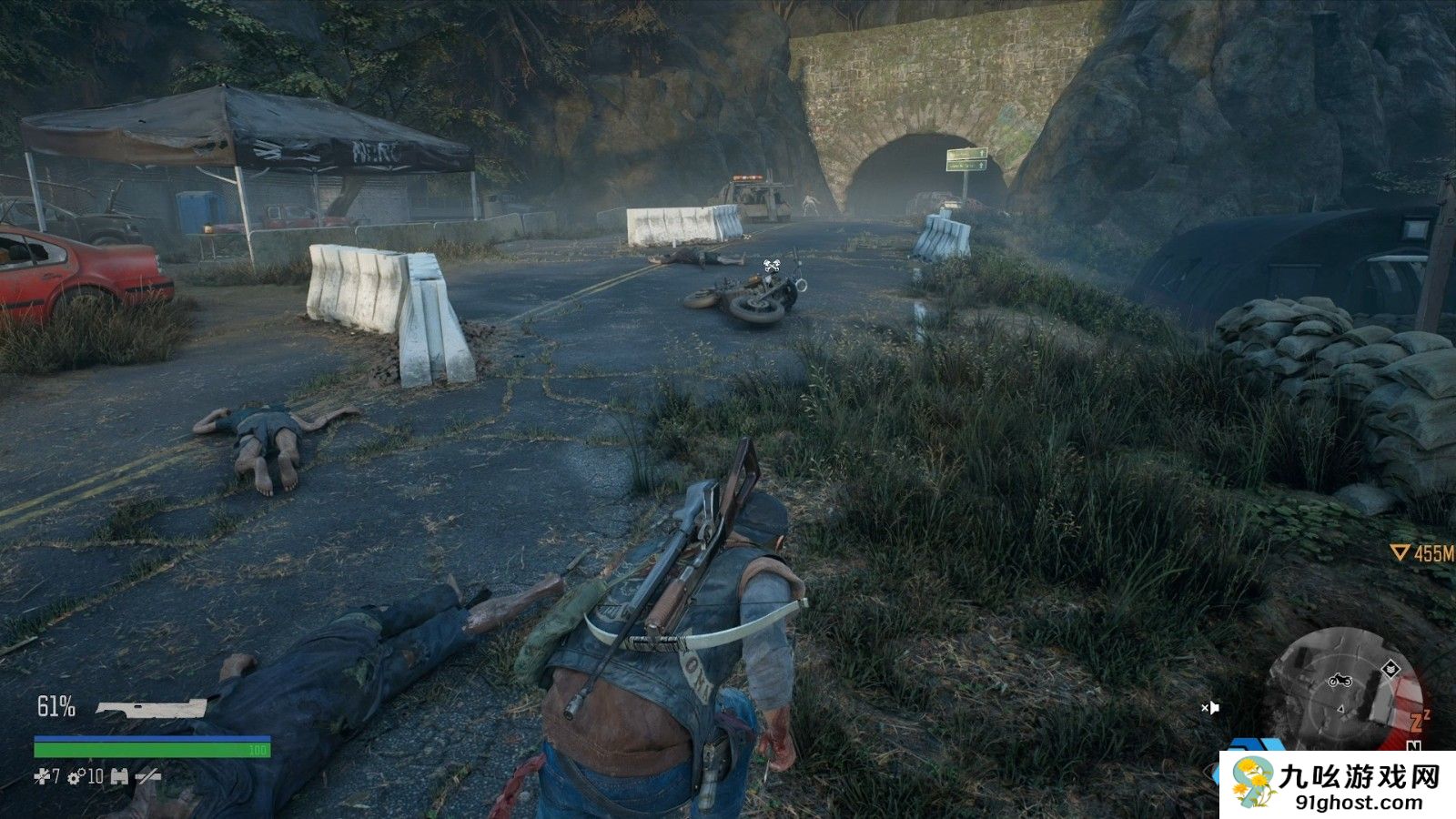Click the bike marker above the fallen motorcycle
Viewport: 1456px width, 819px height.
(x=772, y=267)
